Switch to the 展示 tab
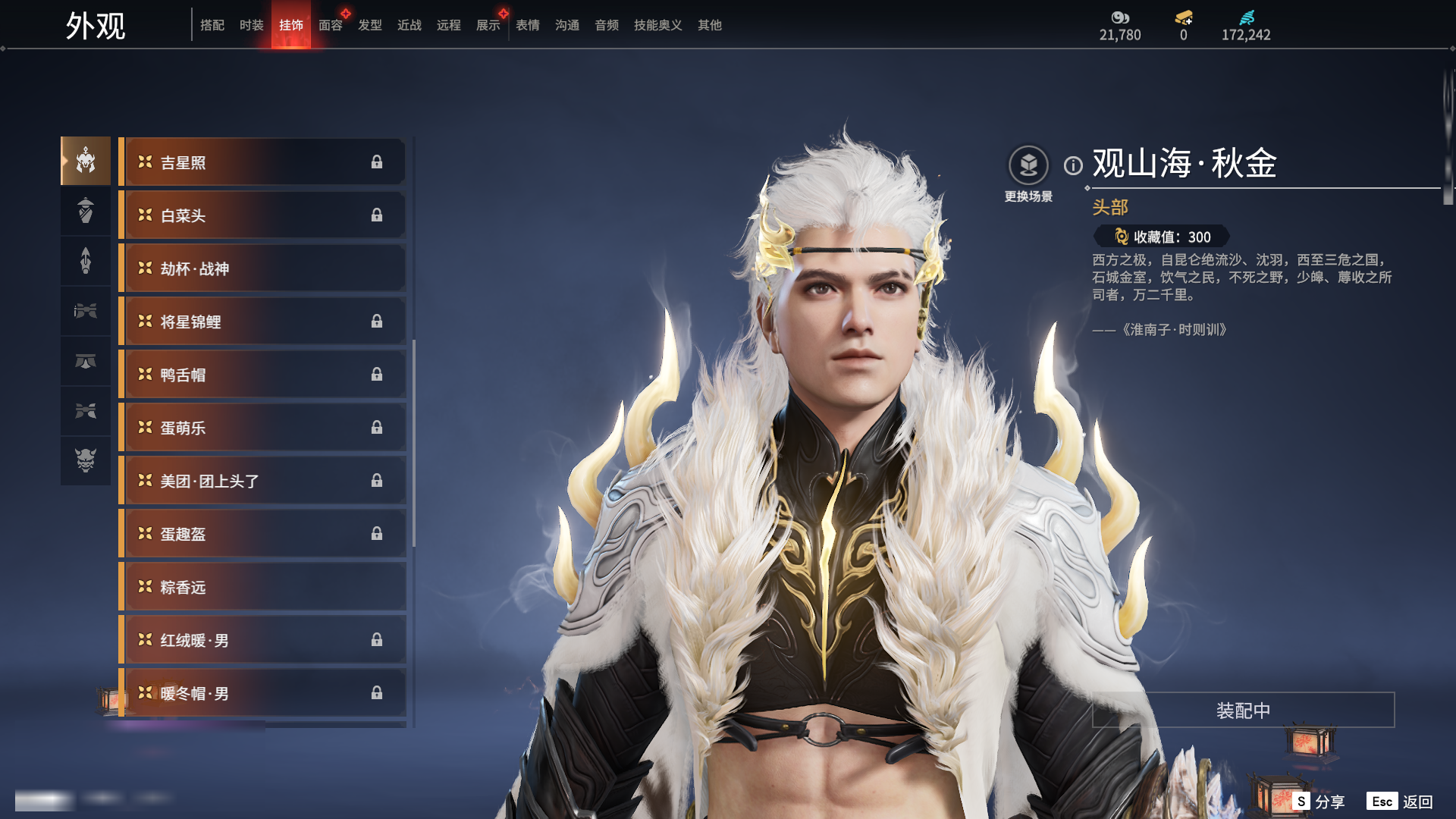 pos(488,25)
